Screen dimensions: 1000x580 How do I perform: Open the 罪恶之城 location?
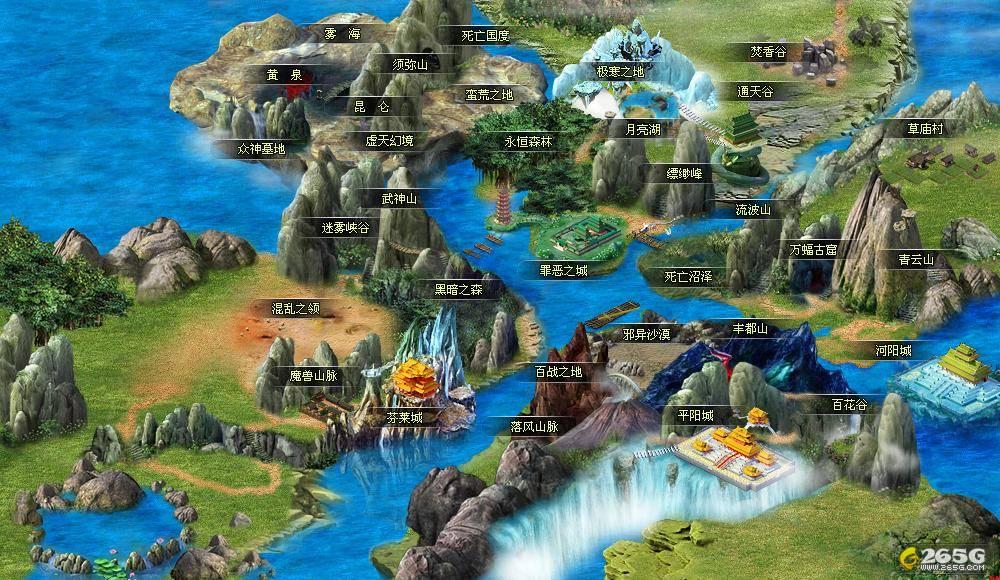click(564, 270)
